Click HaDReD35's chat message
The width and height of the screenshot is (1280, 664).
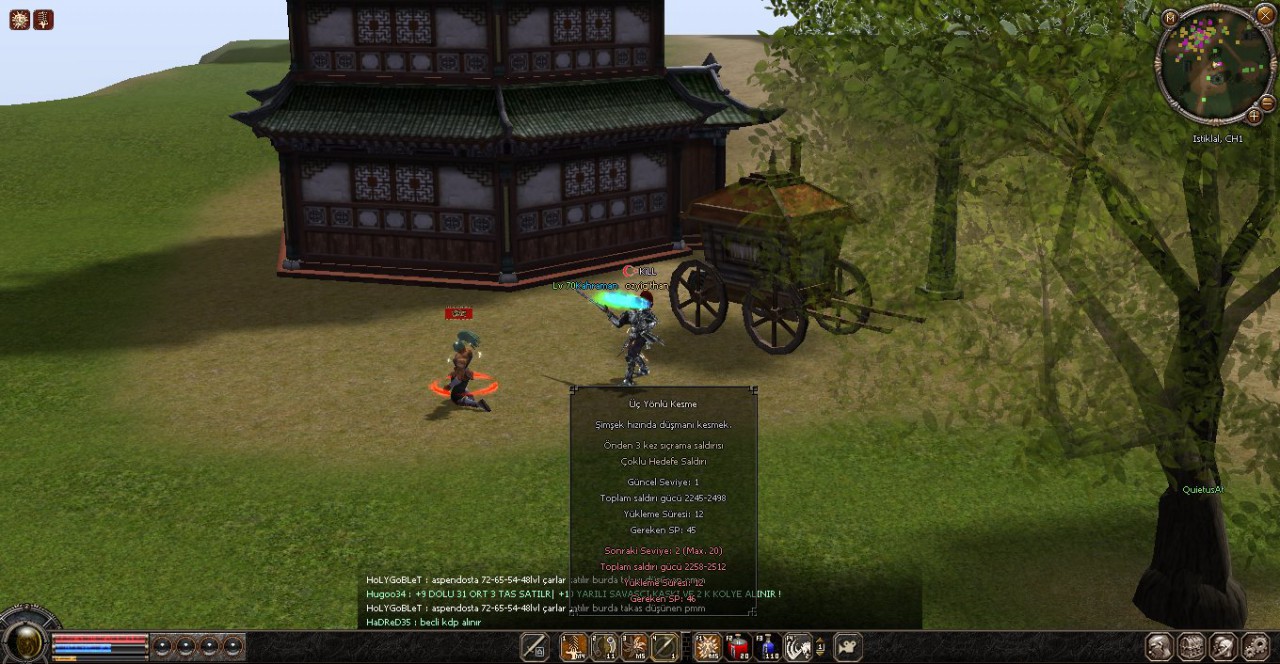point(424,622)
